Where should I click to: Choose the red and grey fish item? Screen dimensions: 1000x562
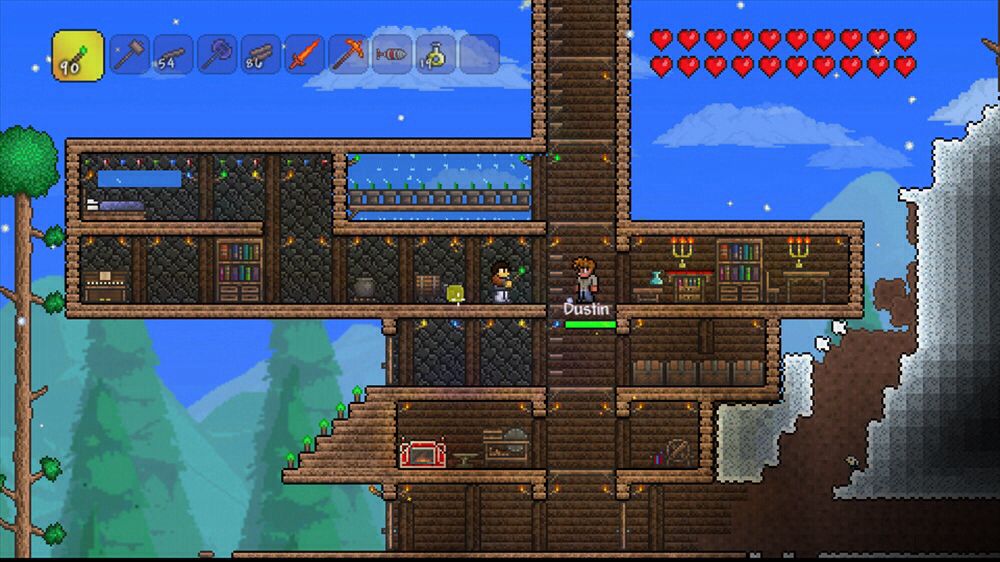pyautogui.click(x=392, y=54)
